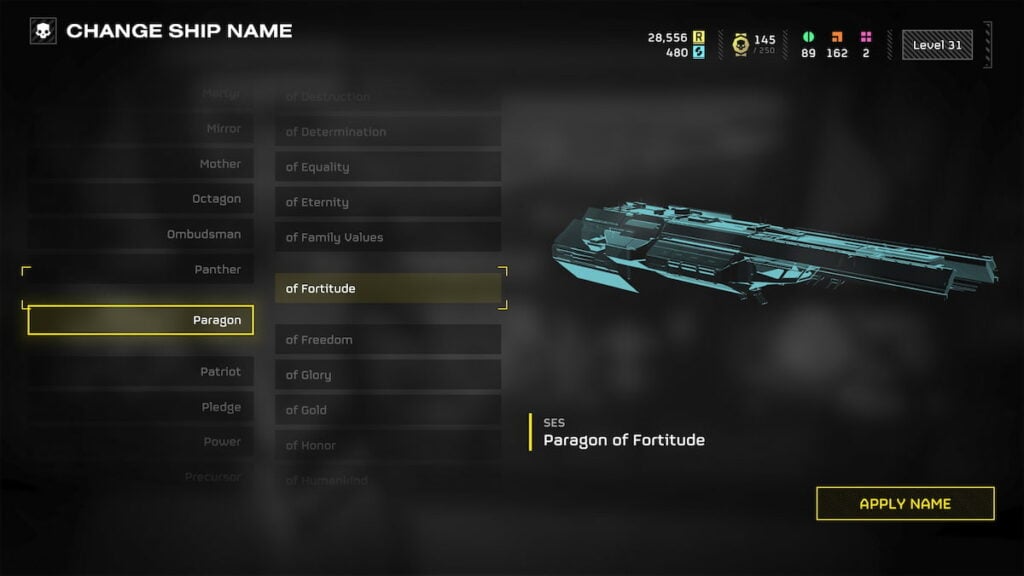
Task: Select the 'of Fortitude' suffix
Action: click(x=387, y=288)
